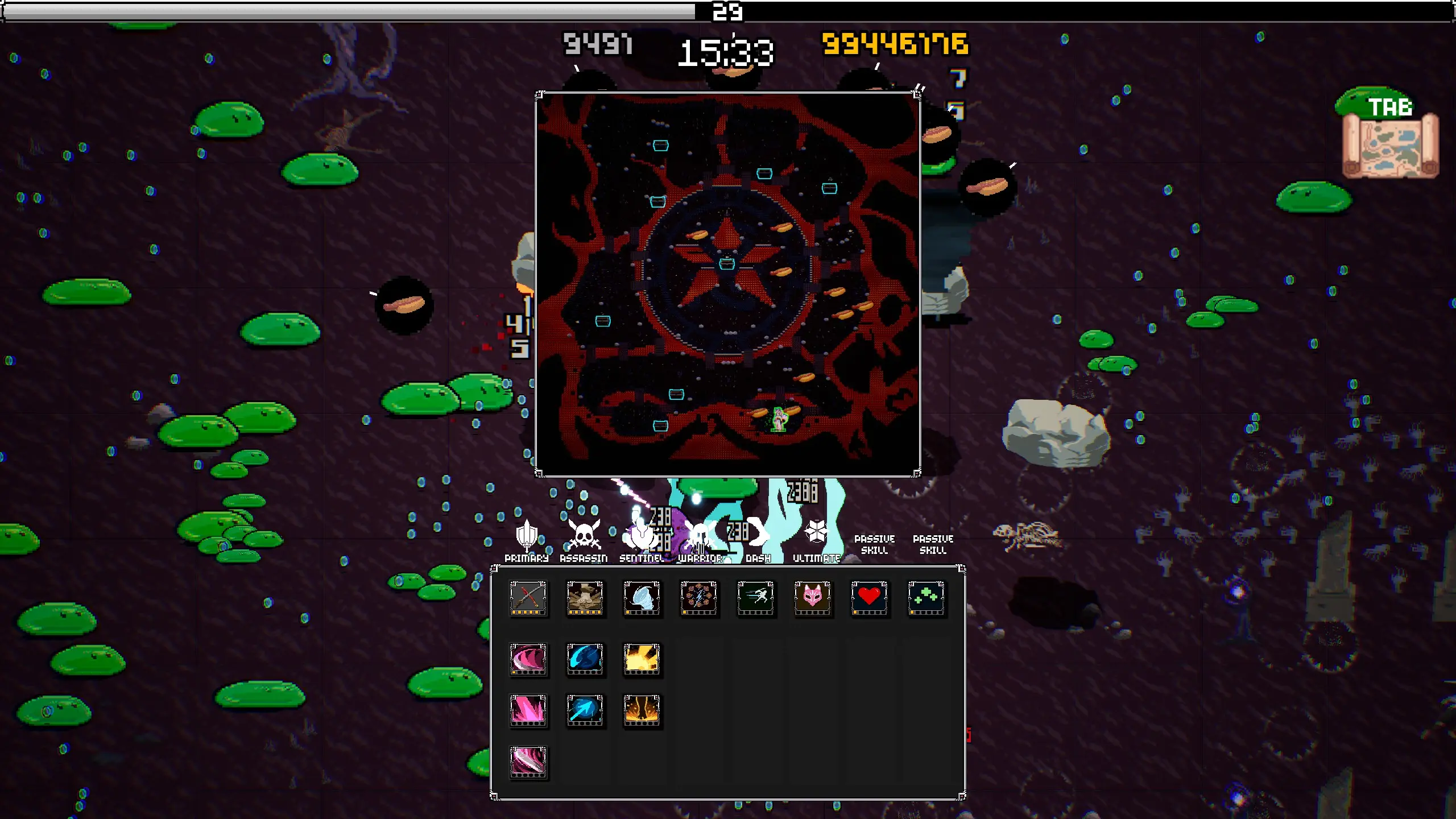
Task: Click the red star arena minimap
Action: (727, 284)
